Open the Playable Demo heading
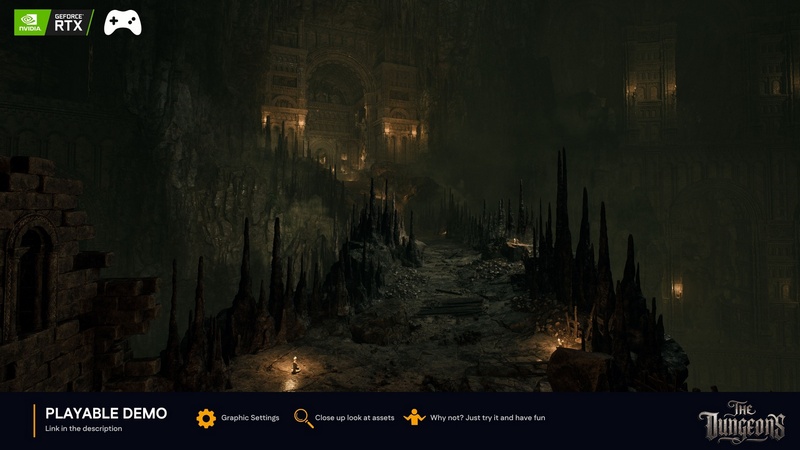The height and width of the screenshot is (450, 800). click(106, 413)
